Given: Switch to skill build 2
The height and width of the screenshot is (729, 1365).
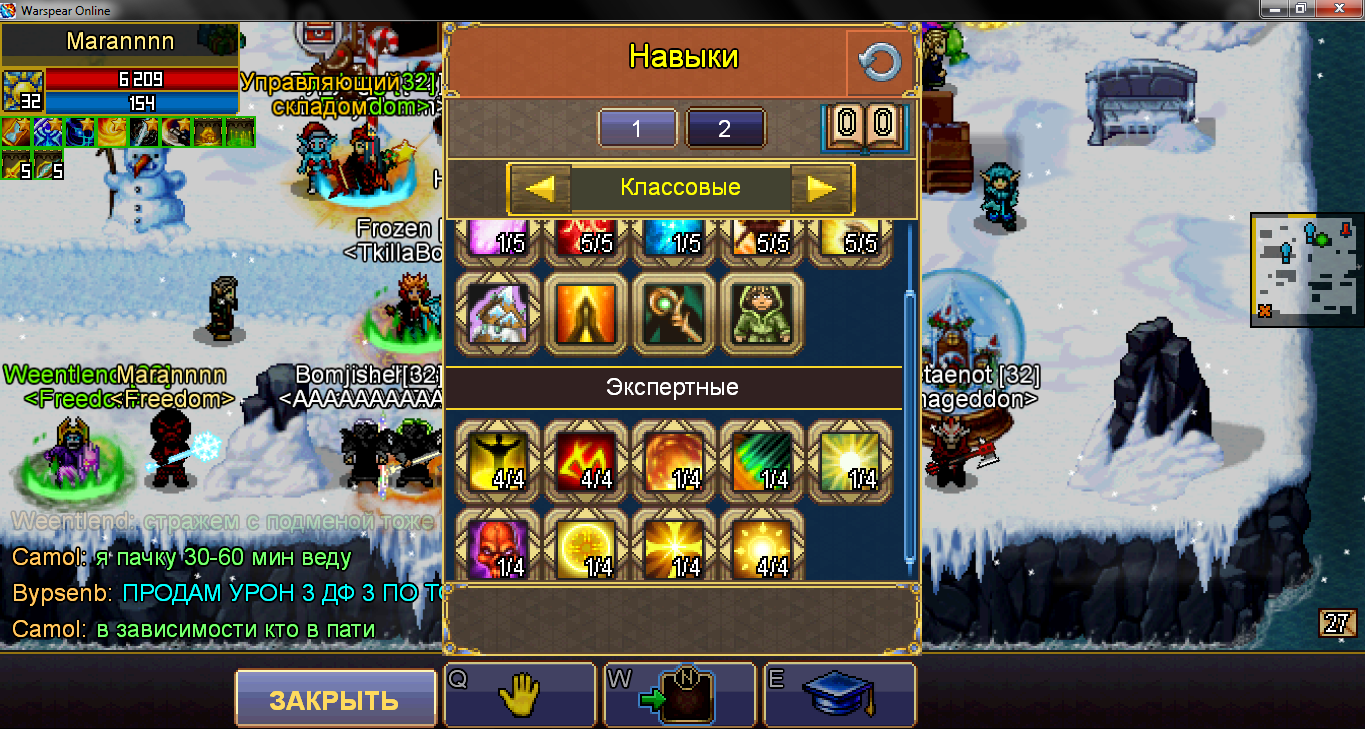Looking at the screenshot, I should (x=725, y=129).
